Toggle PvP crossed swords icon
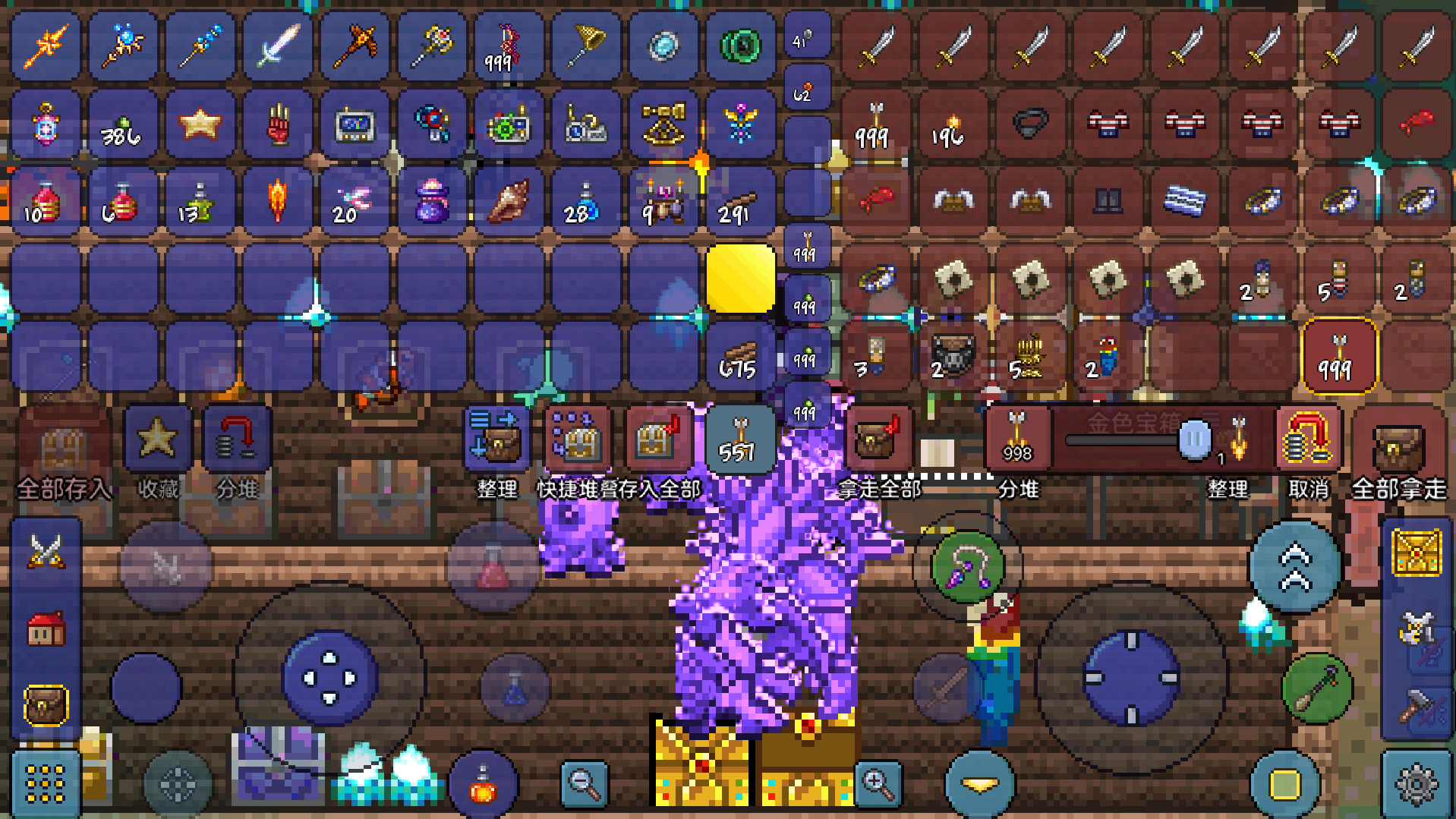Image resolution: width=1456 pixels, height=819 pixels. coord(46,551)
